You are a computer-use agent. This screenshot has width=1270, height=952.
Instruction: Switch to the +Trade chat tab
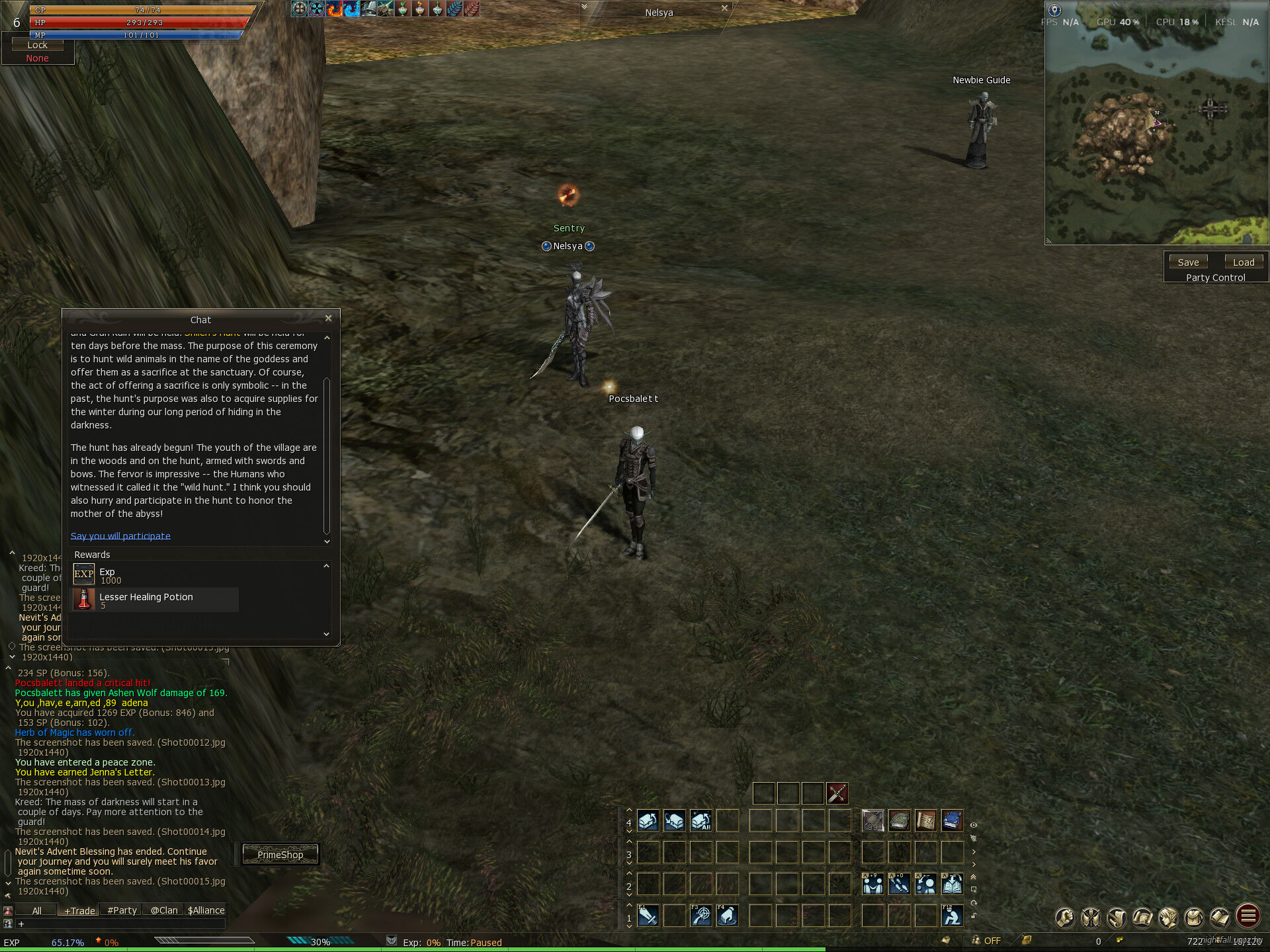click(79, 910)
